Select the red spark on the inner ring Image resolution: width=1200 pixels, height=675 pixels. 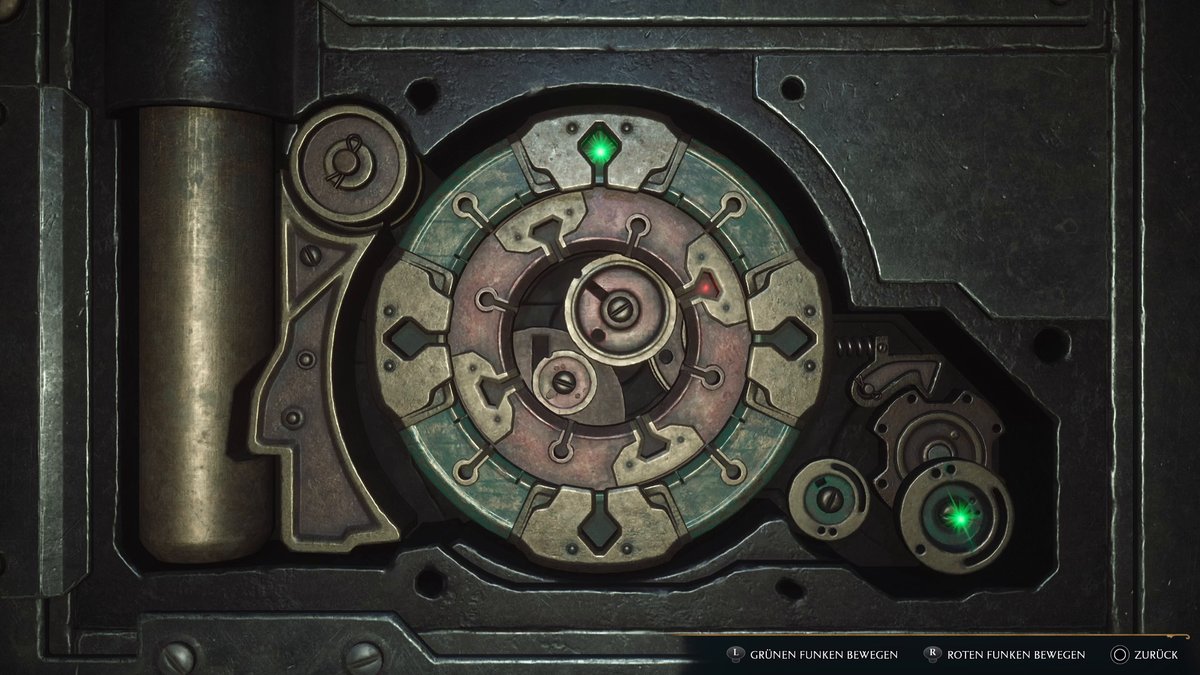tap(708, 289)
